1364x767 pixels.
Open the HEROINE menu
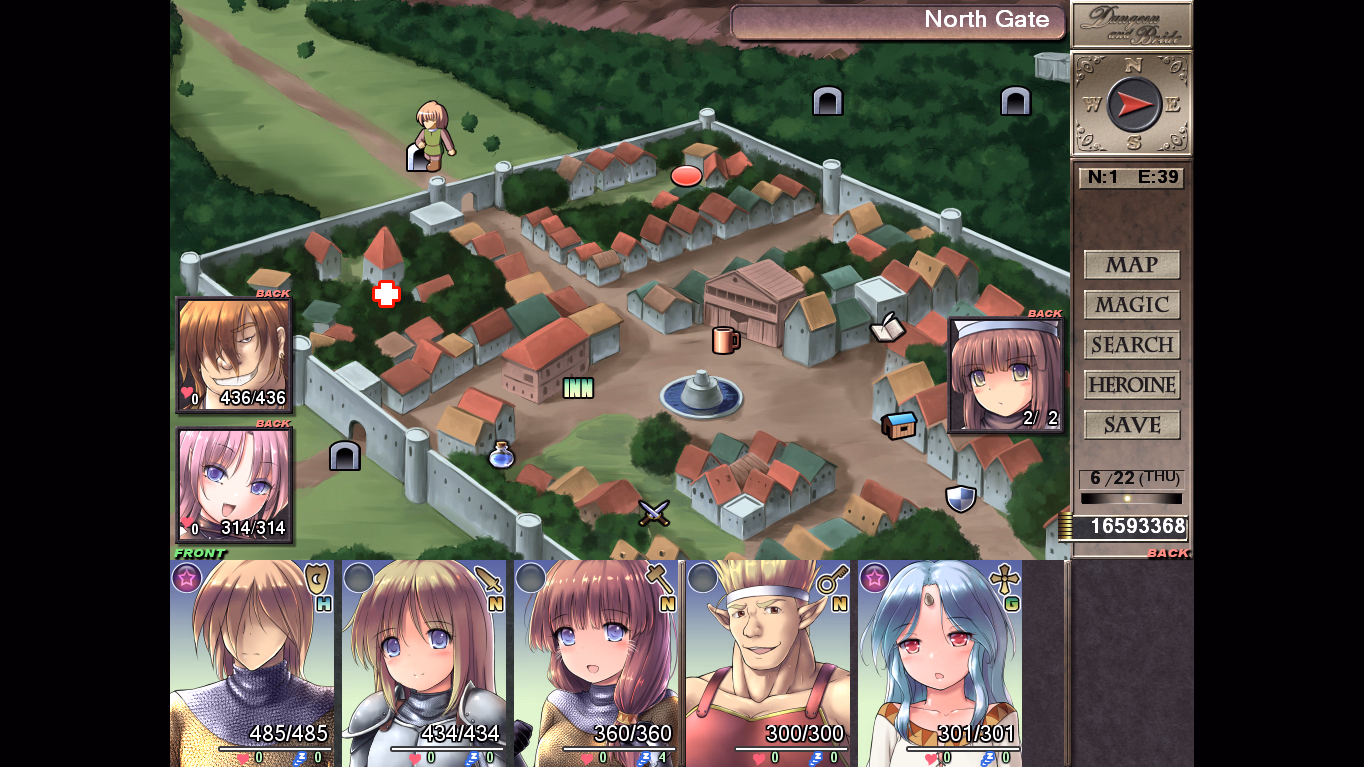[1132, 385]
